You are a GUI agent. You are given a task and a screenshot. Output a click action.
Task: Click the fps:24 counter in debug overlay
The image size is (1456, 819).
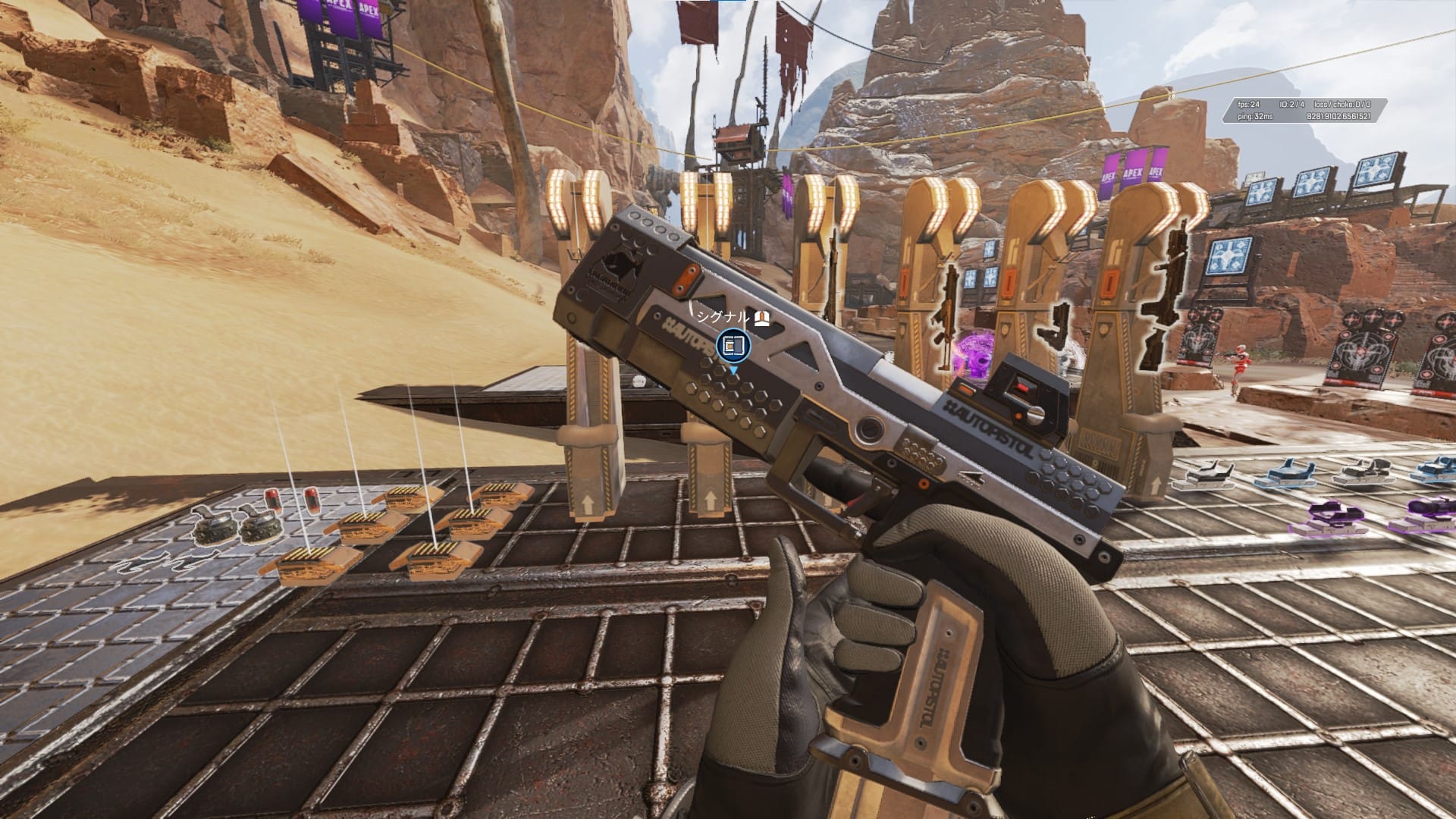tap(1247, 105)
